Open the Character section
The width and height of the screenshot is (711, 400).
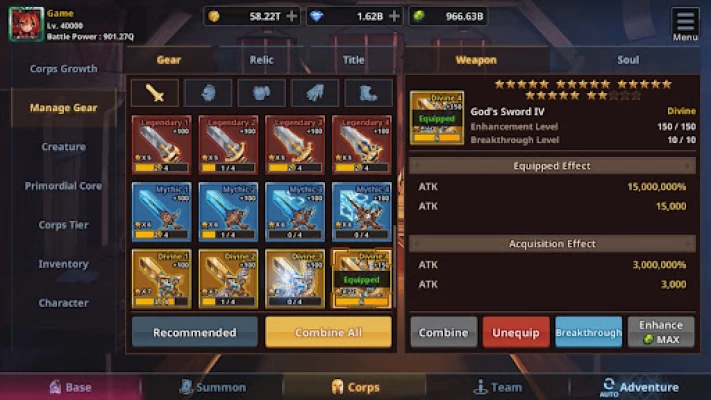click(63, 303)
